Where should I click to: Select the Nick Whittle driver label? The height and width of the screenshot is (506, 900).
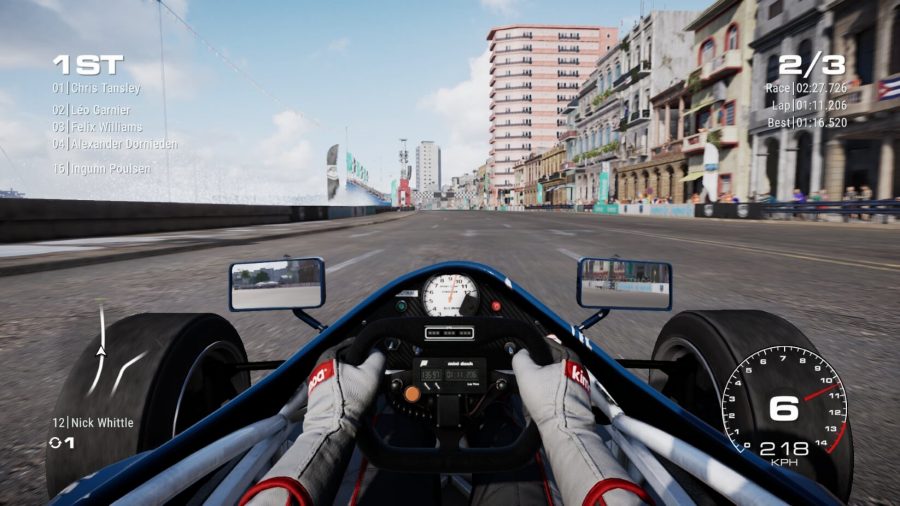coord(93,423)
